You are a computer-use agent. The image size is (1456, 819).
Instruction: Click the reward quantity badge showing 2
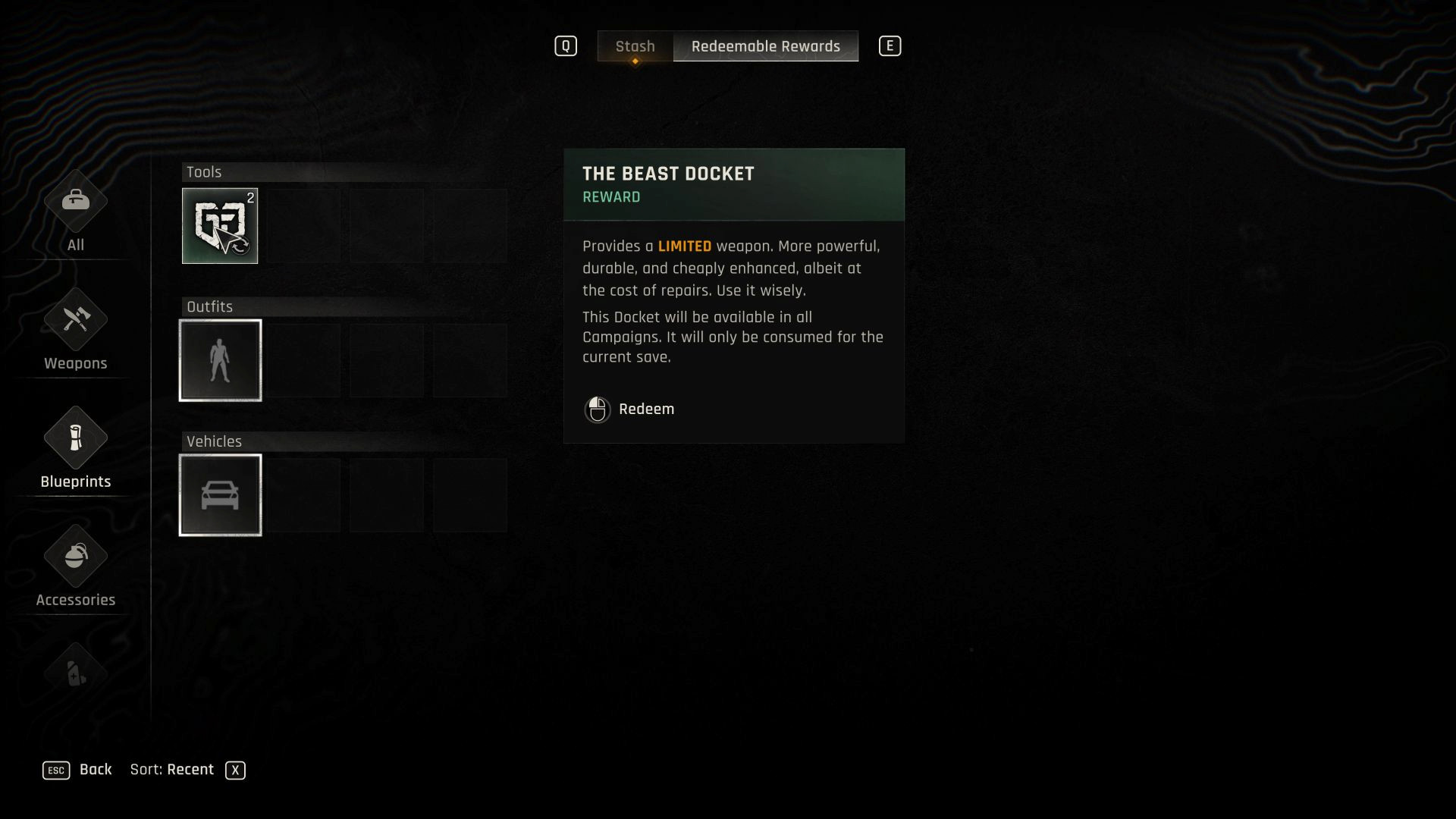point(252,197)
